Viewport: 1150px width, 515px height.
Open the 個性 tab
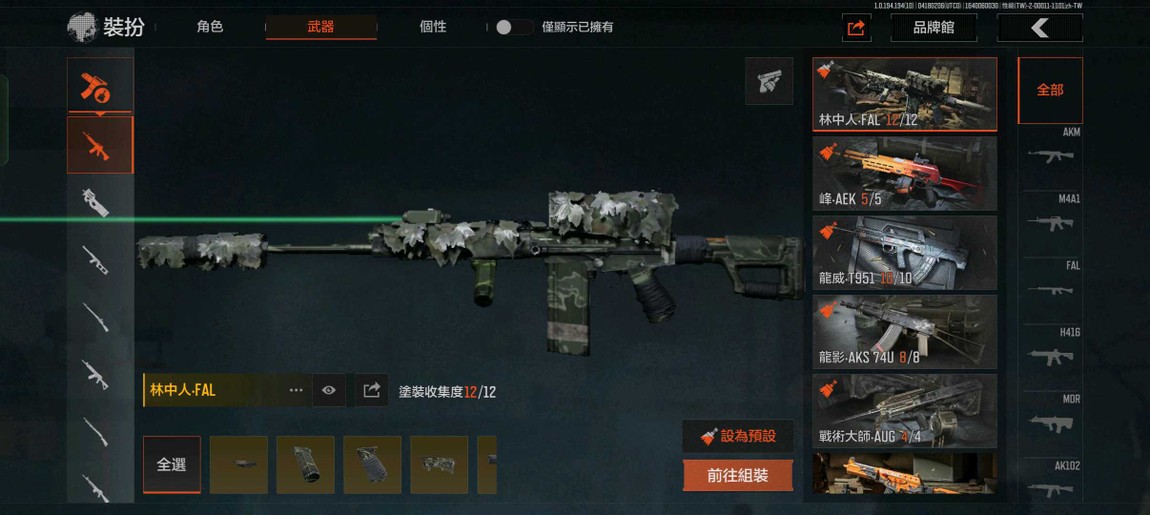(x=432, y=27)
